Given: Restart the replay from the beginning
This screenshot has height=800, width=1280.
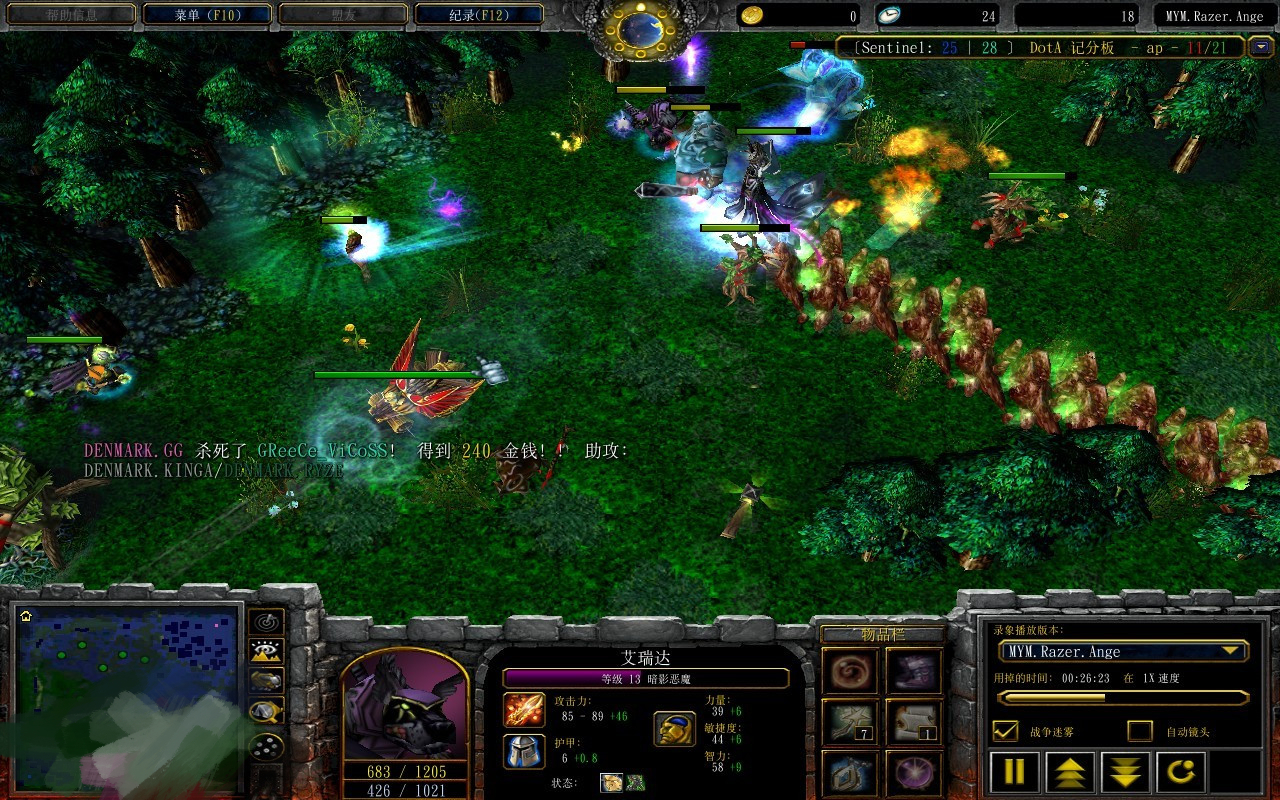Looking at the screenshot, I should click(1181, 773).
